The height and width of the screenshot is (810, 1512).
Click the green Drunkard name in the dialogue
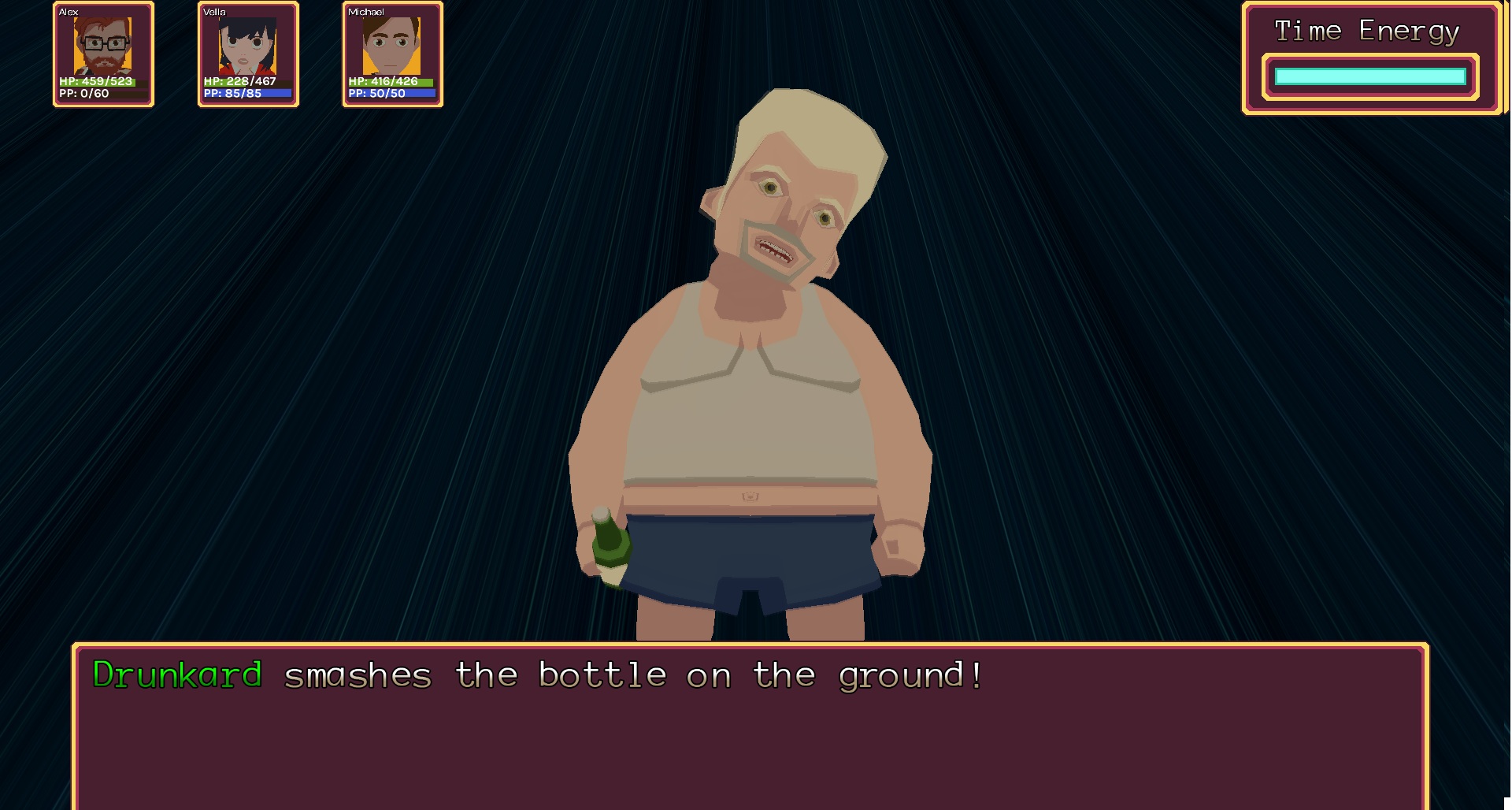click(175, 675)
